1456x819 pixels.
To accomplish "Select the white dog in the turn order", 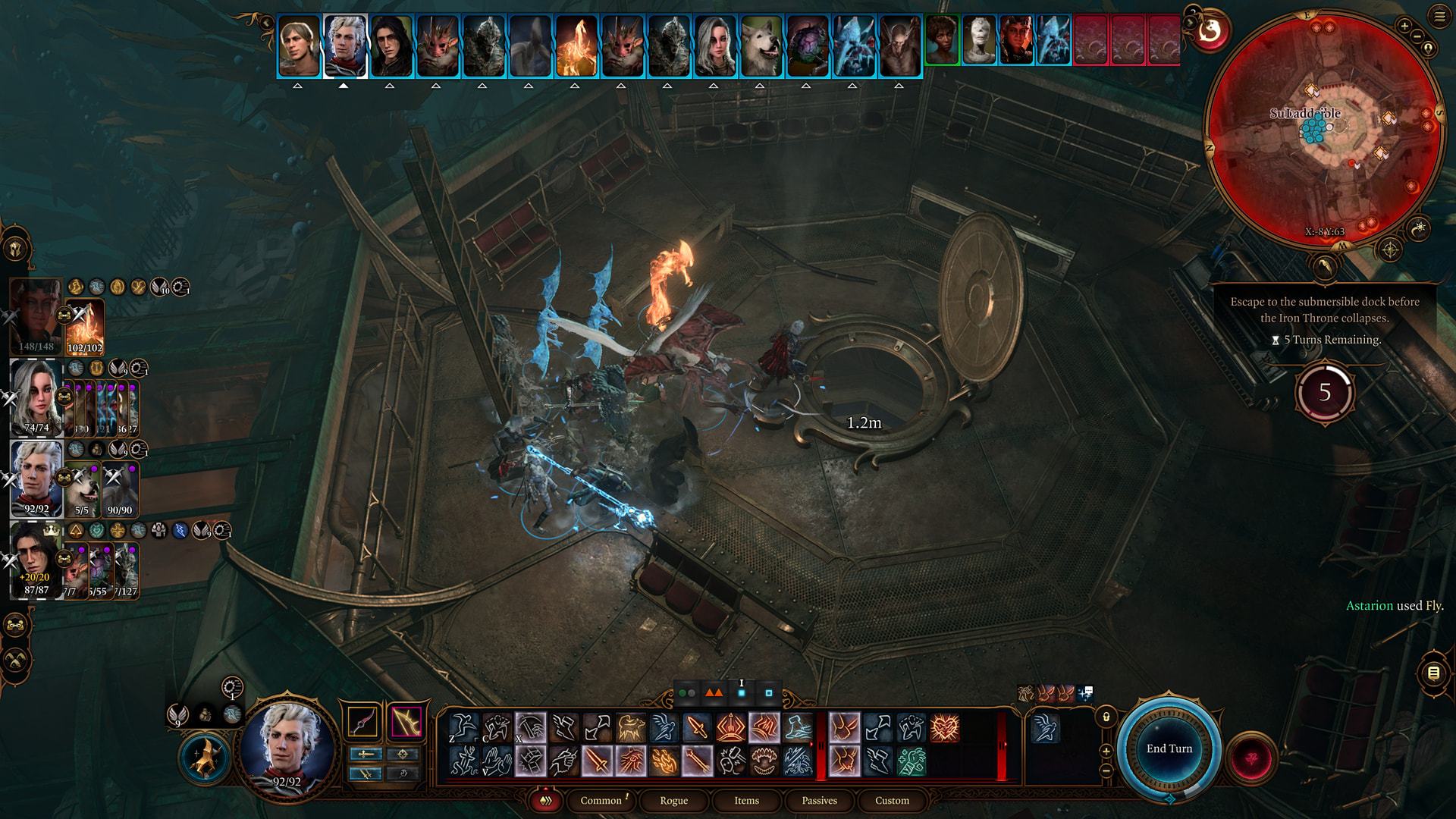I will pos(761,45).
